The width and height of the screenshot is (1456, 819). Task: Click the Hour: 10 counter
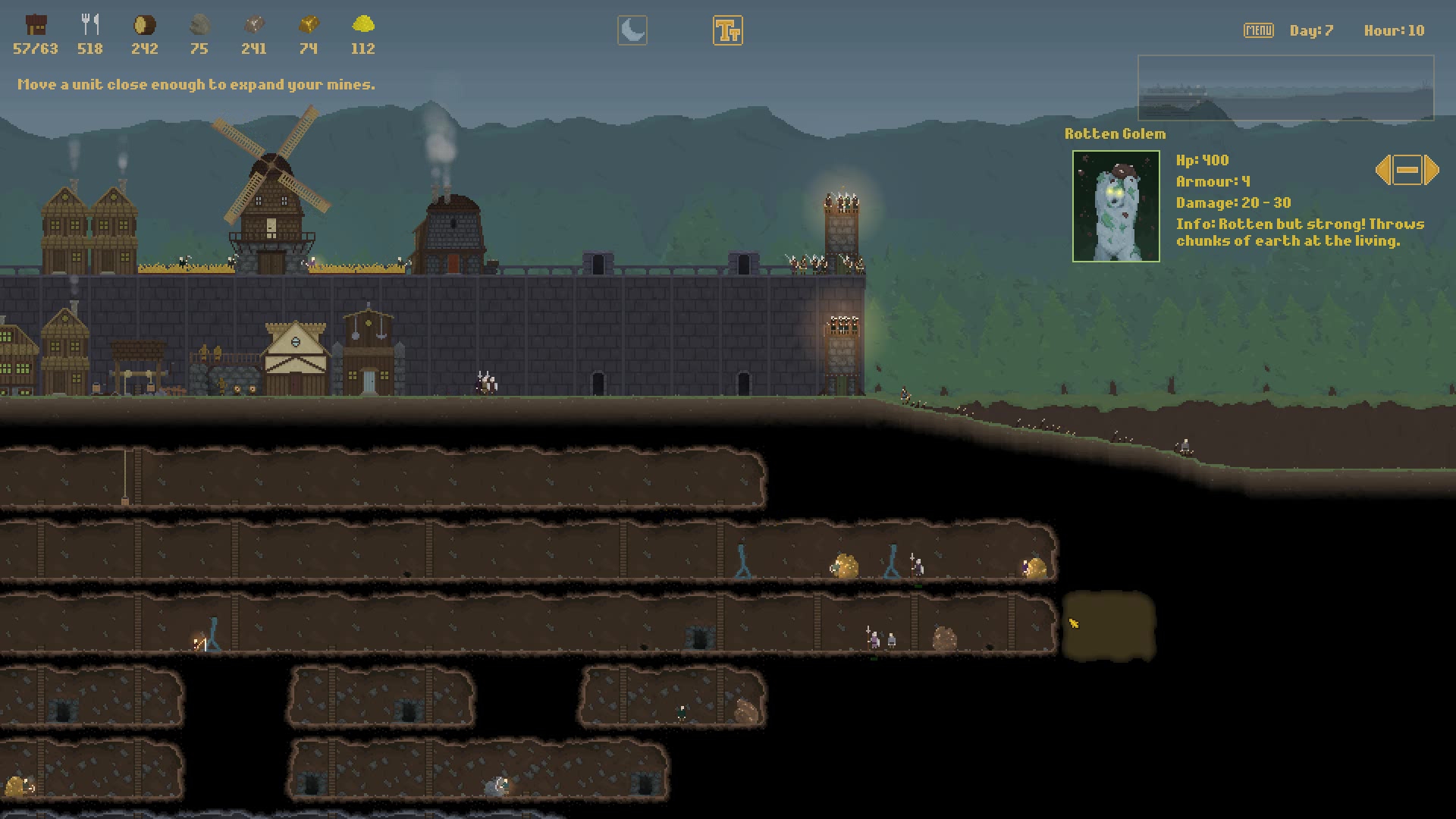1394,30
